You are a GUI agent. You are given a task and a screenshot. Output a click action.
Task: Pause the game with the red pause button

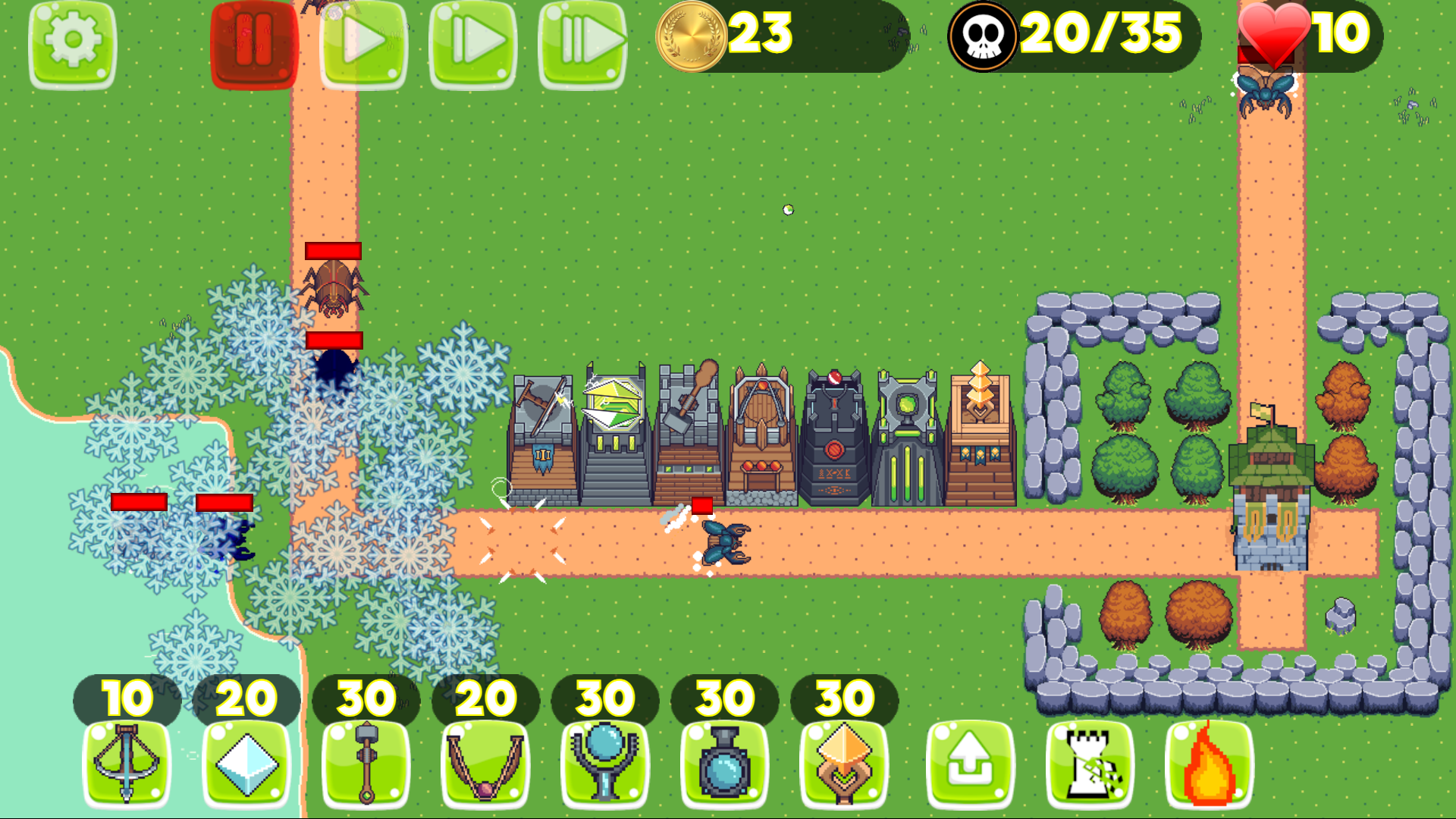point(254,42)
